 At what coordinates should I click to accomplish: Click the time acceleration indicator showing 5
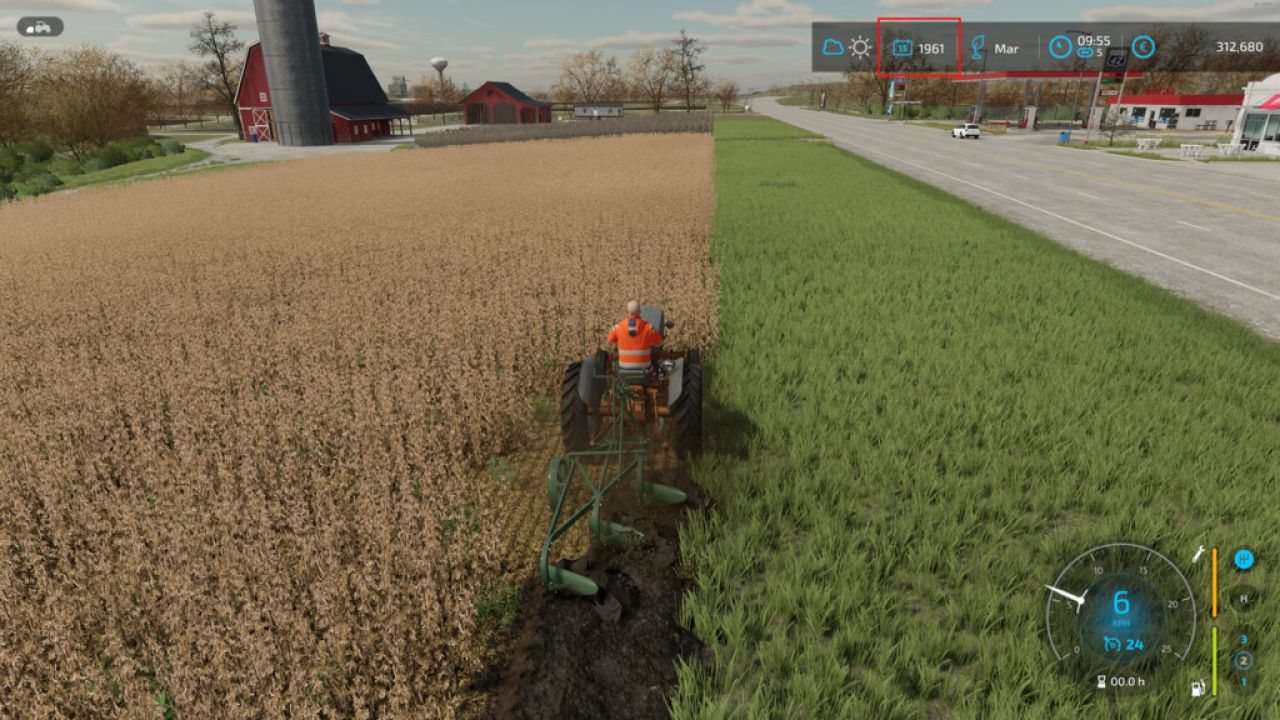point(1086,53)
